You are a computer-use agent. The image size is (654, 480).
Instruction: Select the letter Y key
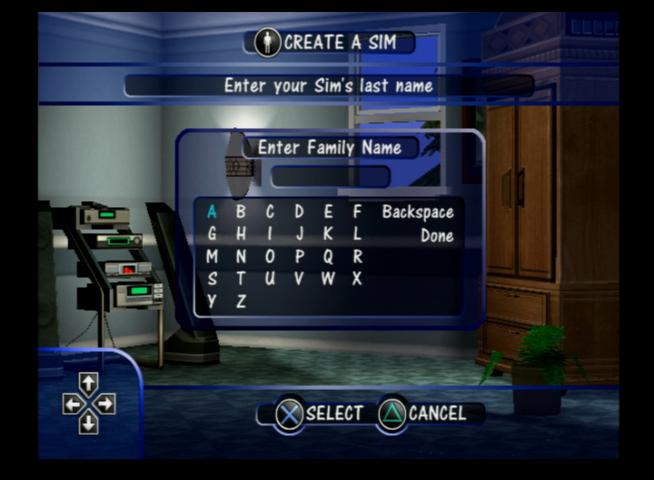(x=212, y=300)
